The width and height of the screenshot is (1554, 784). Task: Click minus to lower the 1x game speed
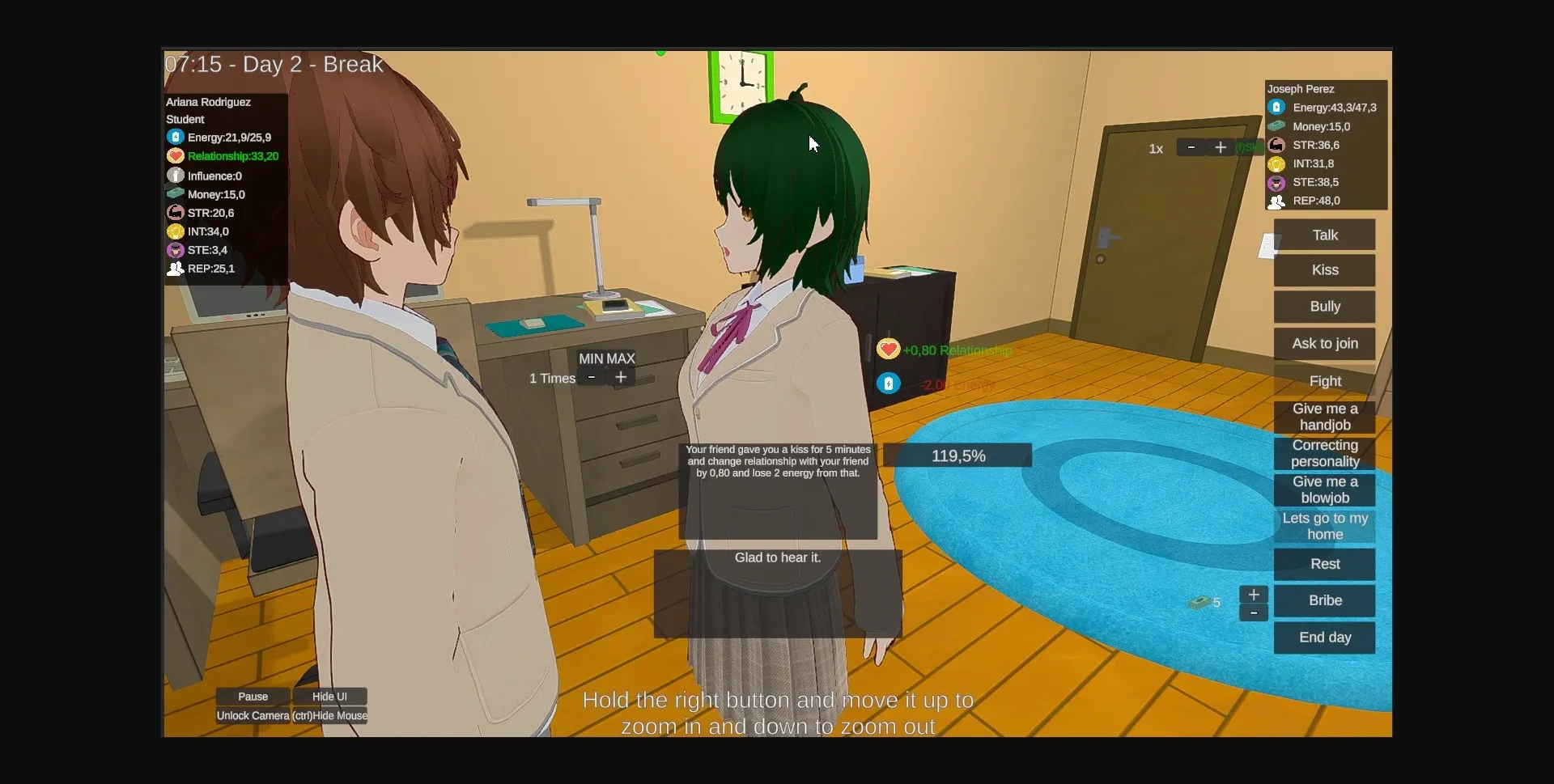(1191, 147)
